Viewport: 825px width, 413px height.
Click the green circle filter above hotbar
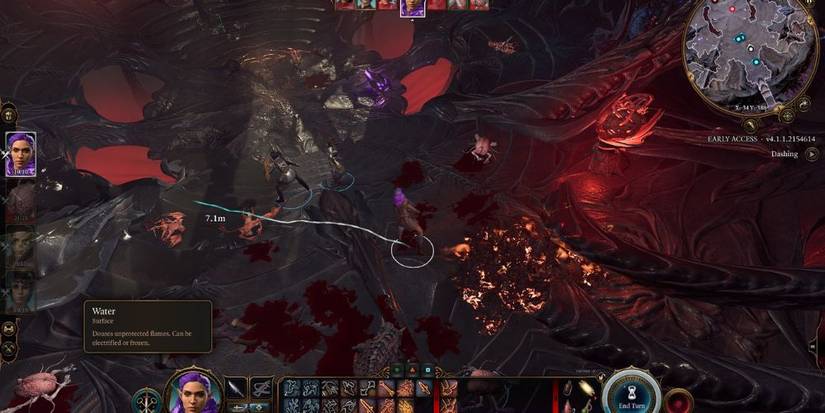coord(398,370)
